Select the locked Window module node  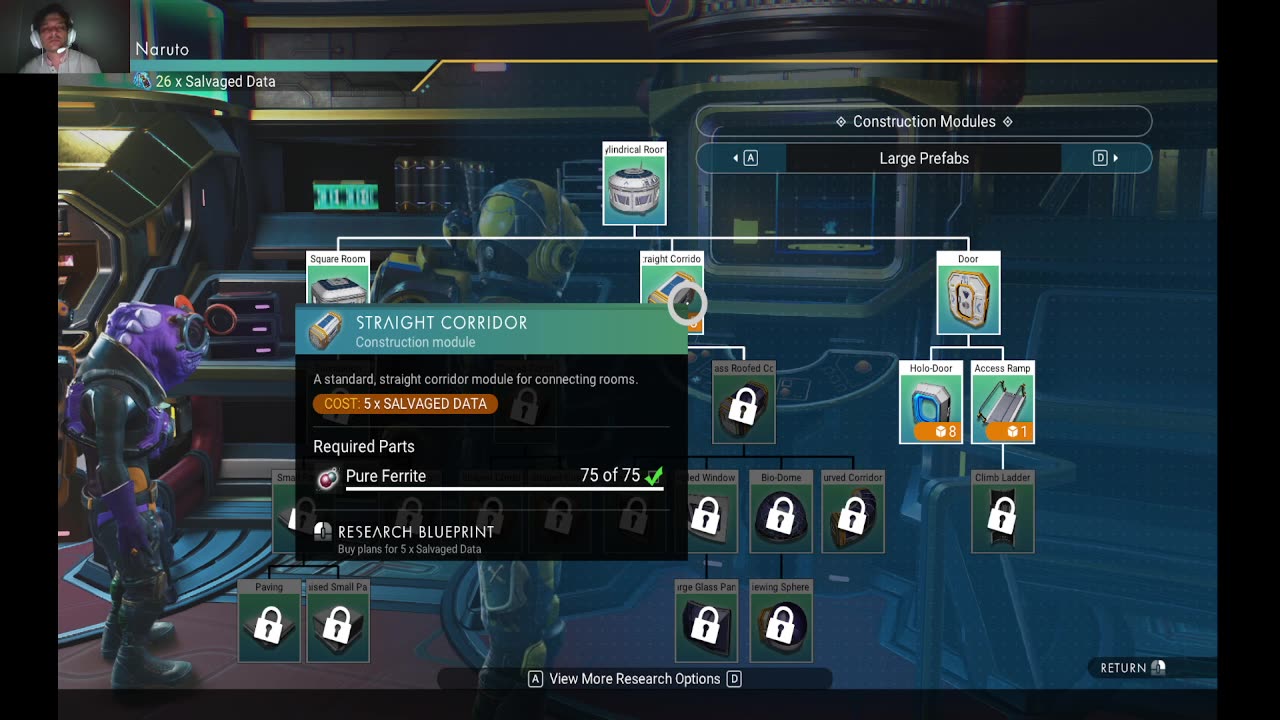[707, 516]
